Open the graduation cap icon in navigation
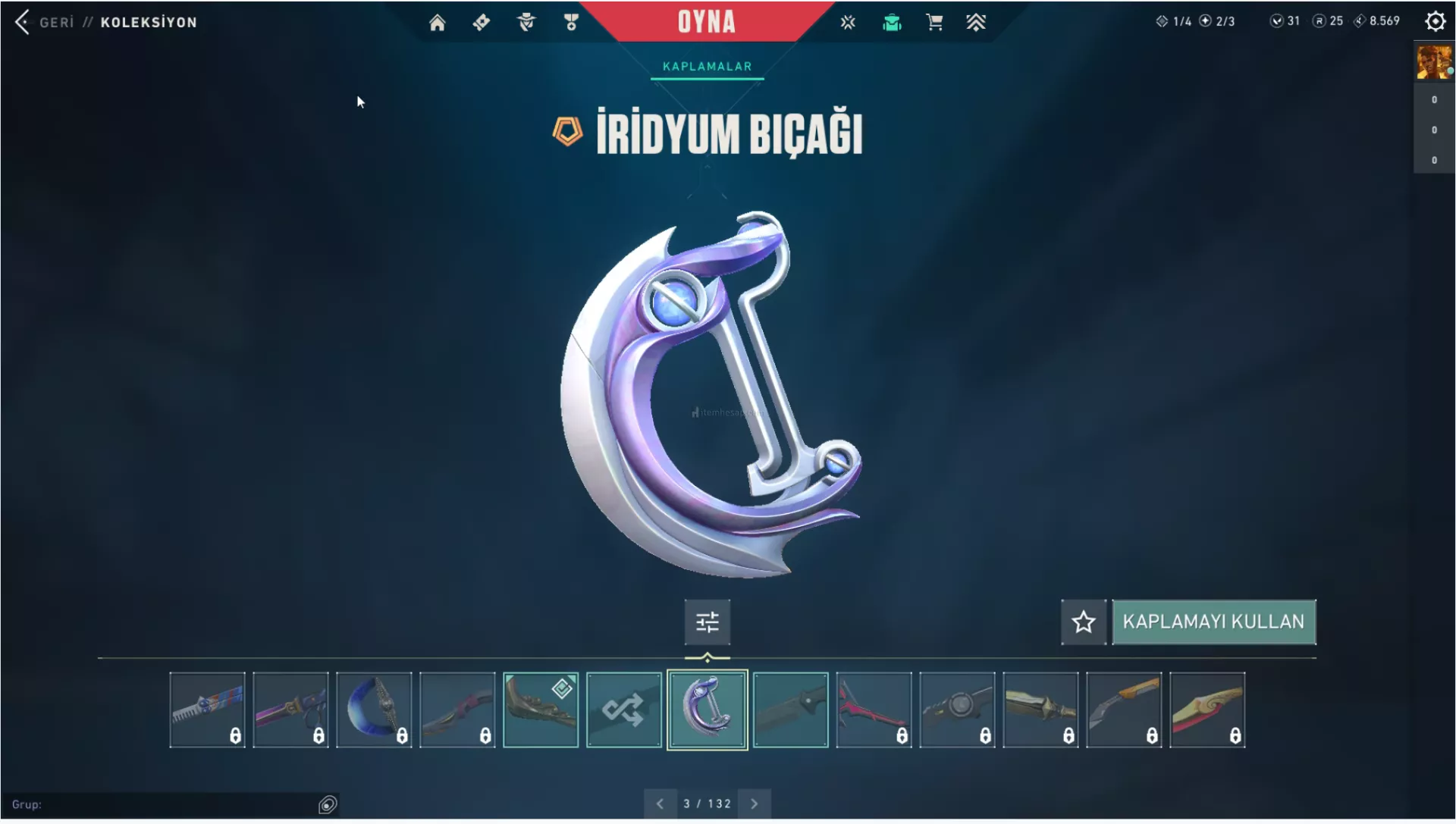This screenshot has width=1456, height=824. [x=892, y=23]
